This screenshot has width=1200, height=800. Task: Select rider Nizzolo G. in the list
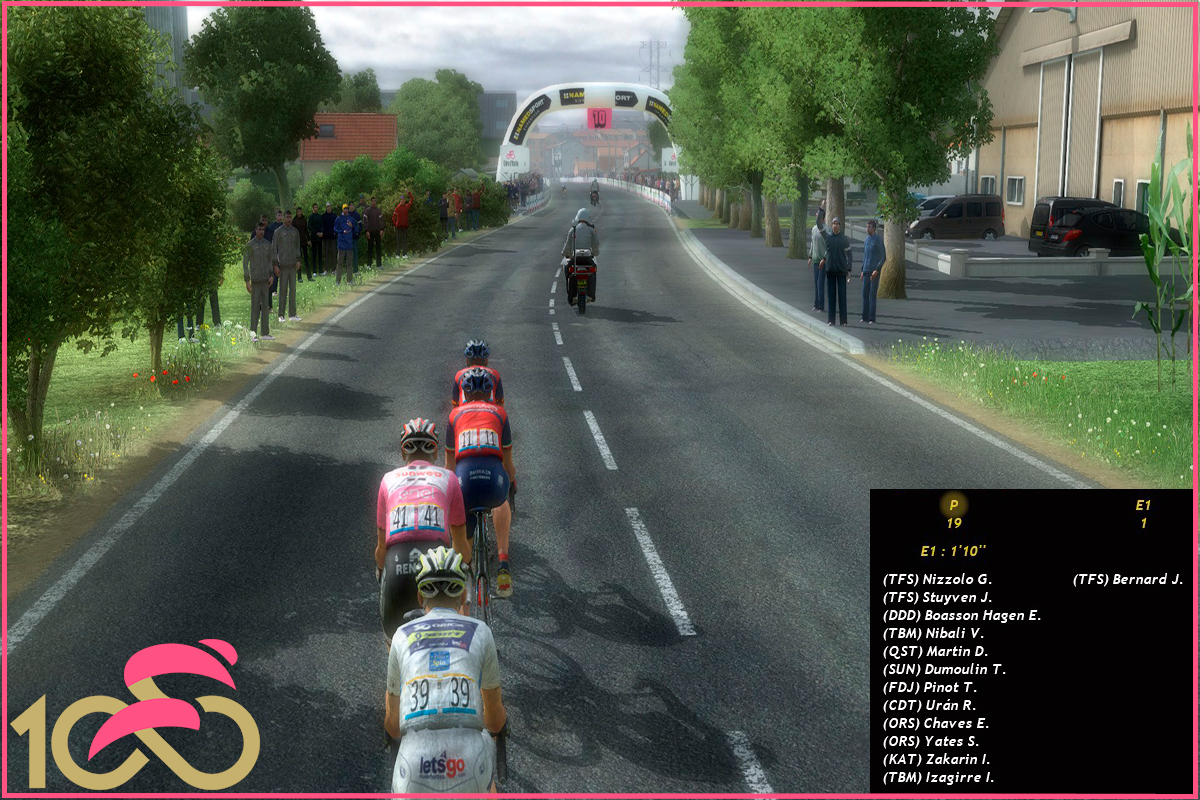pos(937,579)
